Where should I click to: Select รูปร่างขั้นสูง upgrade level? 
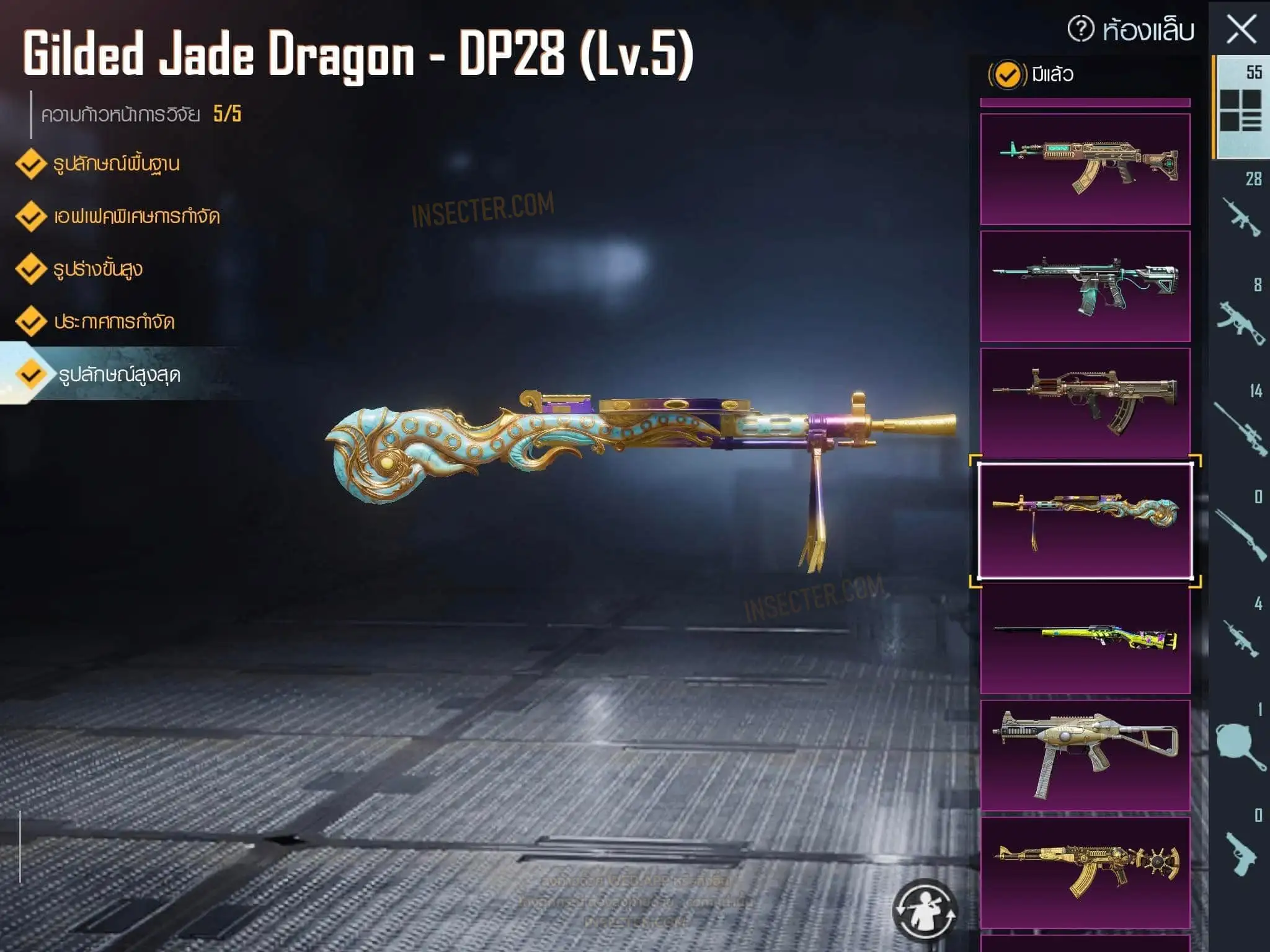click(98, 269)
